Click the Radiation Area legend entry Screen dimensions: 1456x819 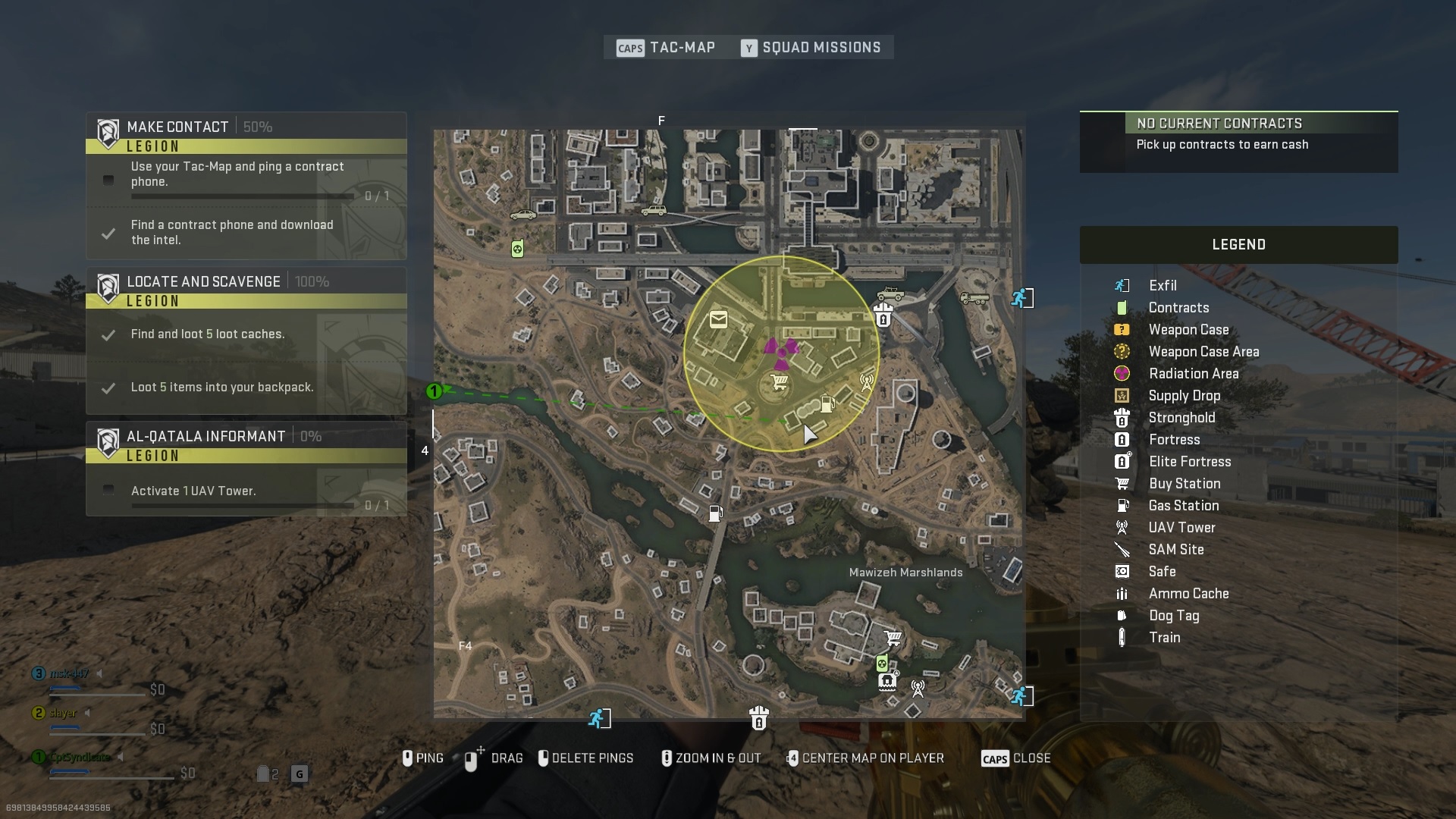[1193, 374]
